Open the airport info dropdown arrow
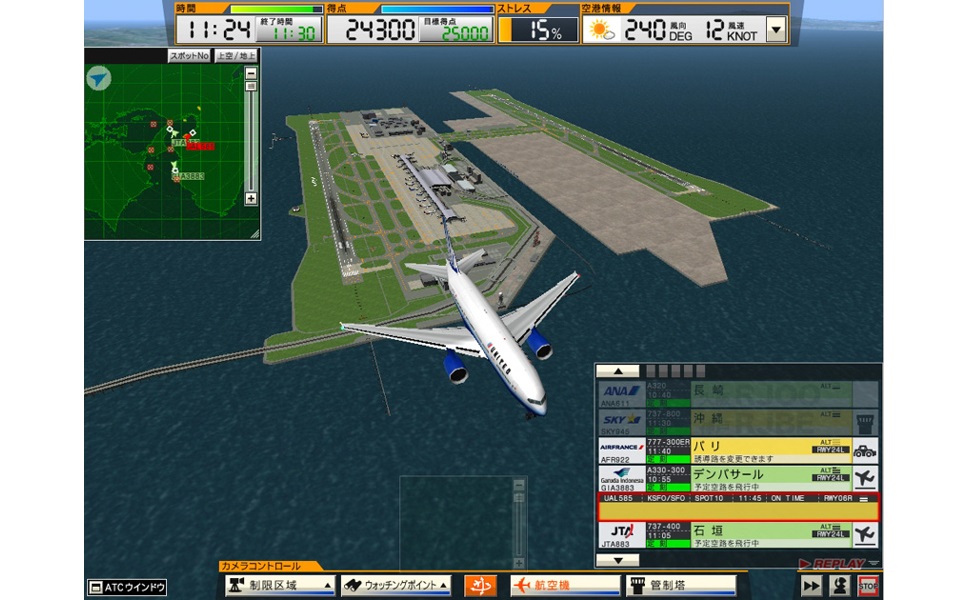 pyautogui.click(x=776, y=30)
